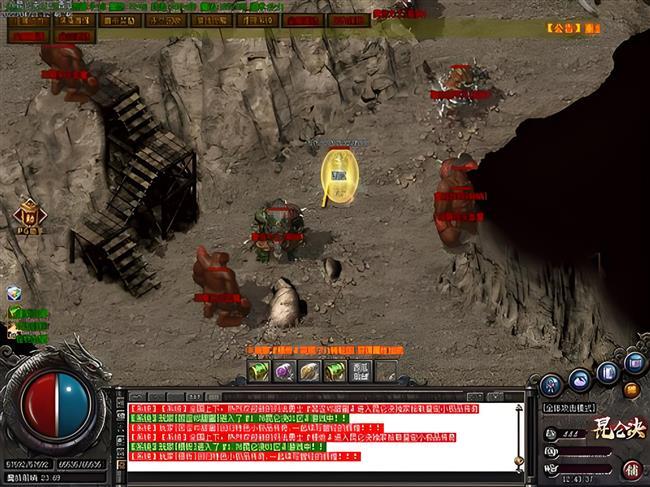Viewport: 650px width, 487px height.
Task: Click the gold hexagon badge icon
Action: pyautogui.click(x=27, y=214)
